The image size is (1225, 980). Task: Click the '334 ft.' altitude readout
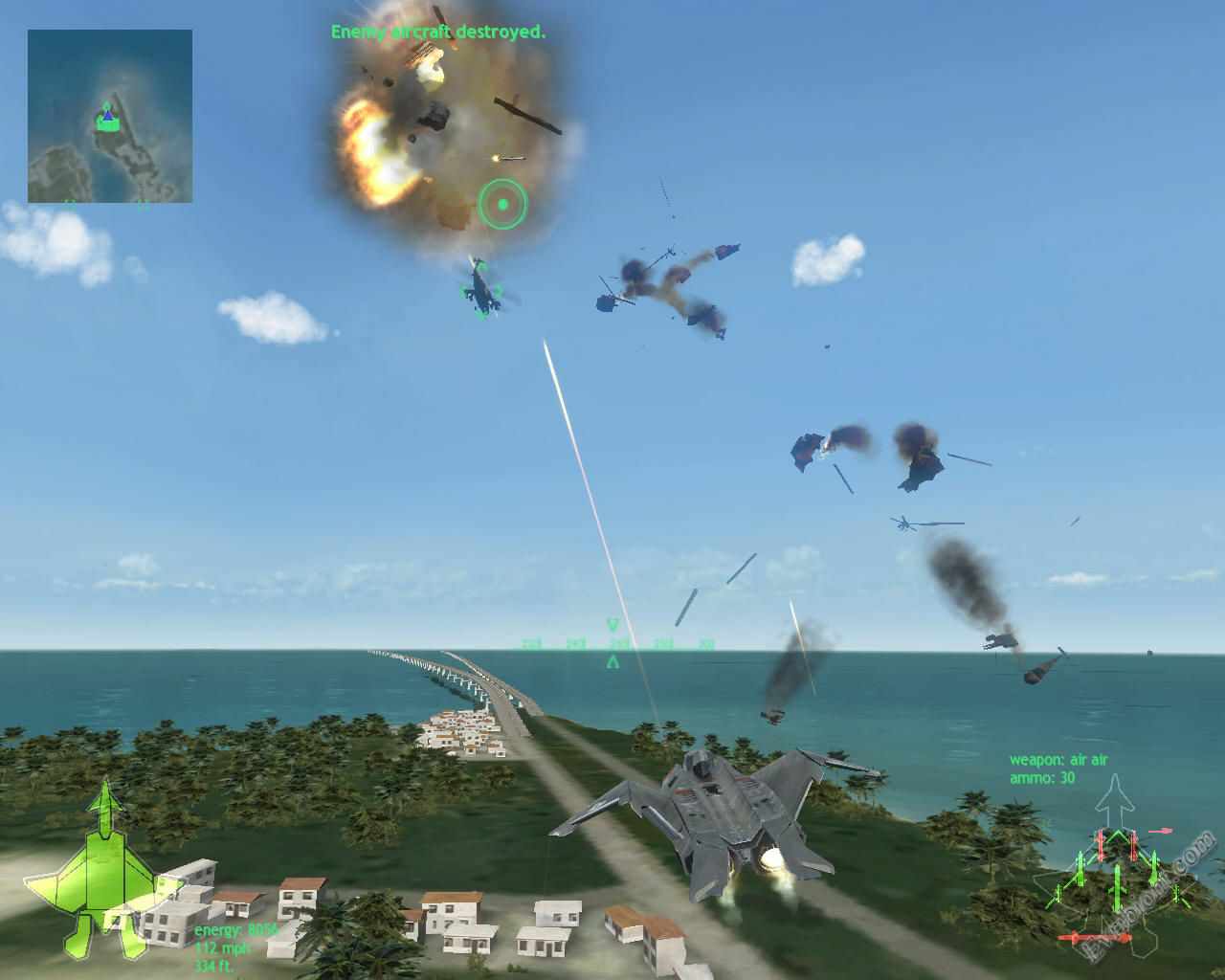coord(214,968)
